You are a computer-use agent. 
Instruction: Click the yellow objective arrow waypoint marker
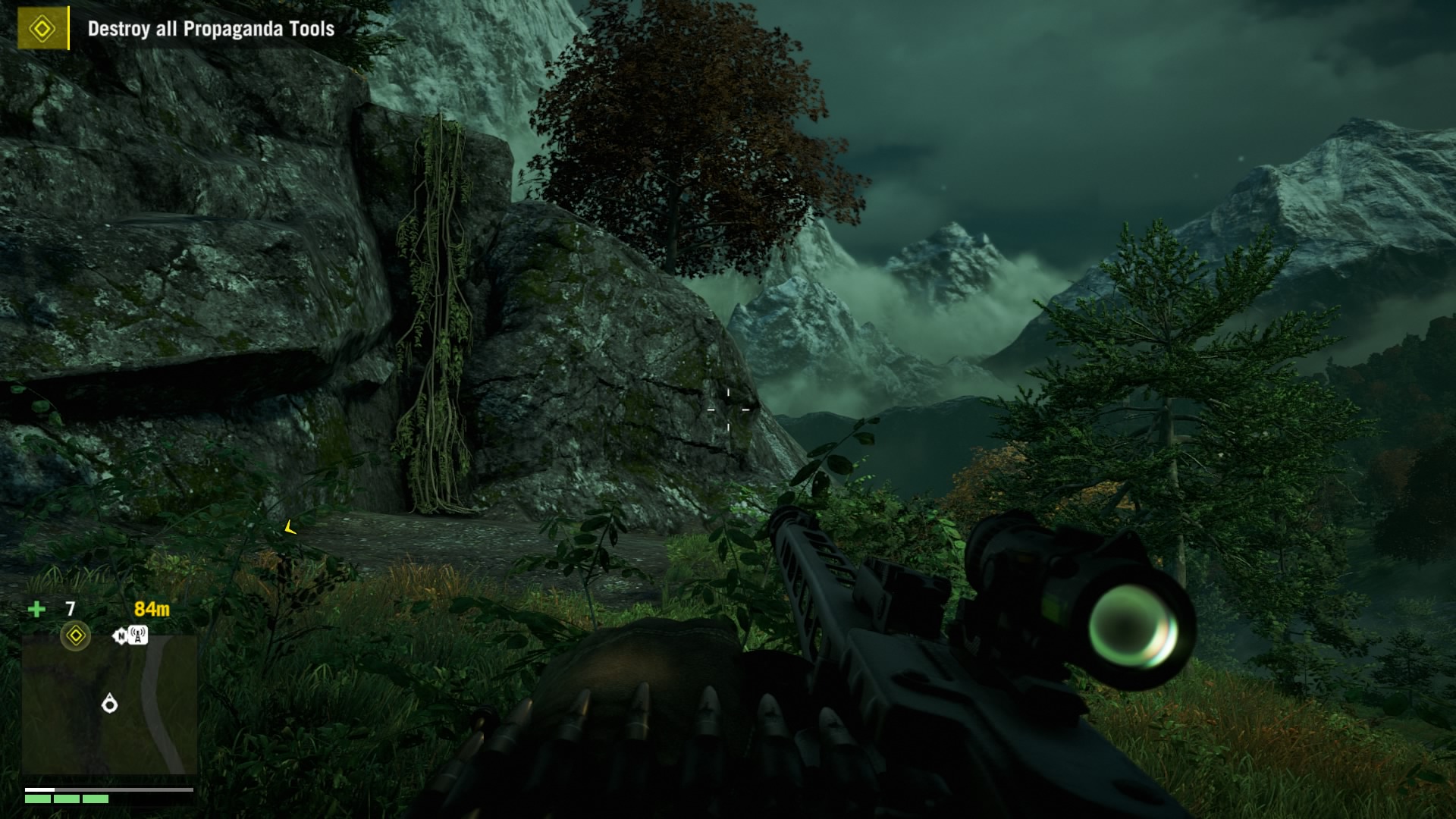tap(290, 528)
